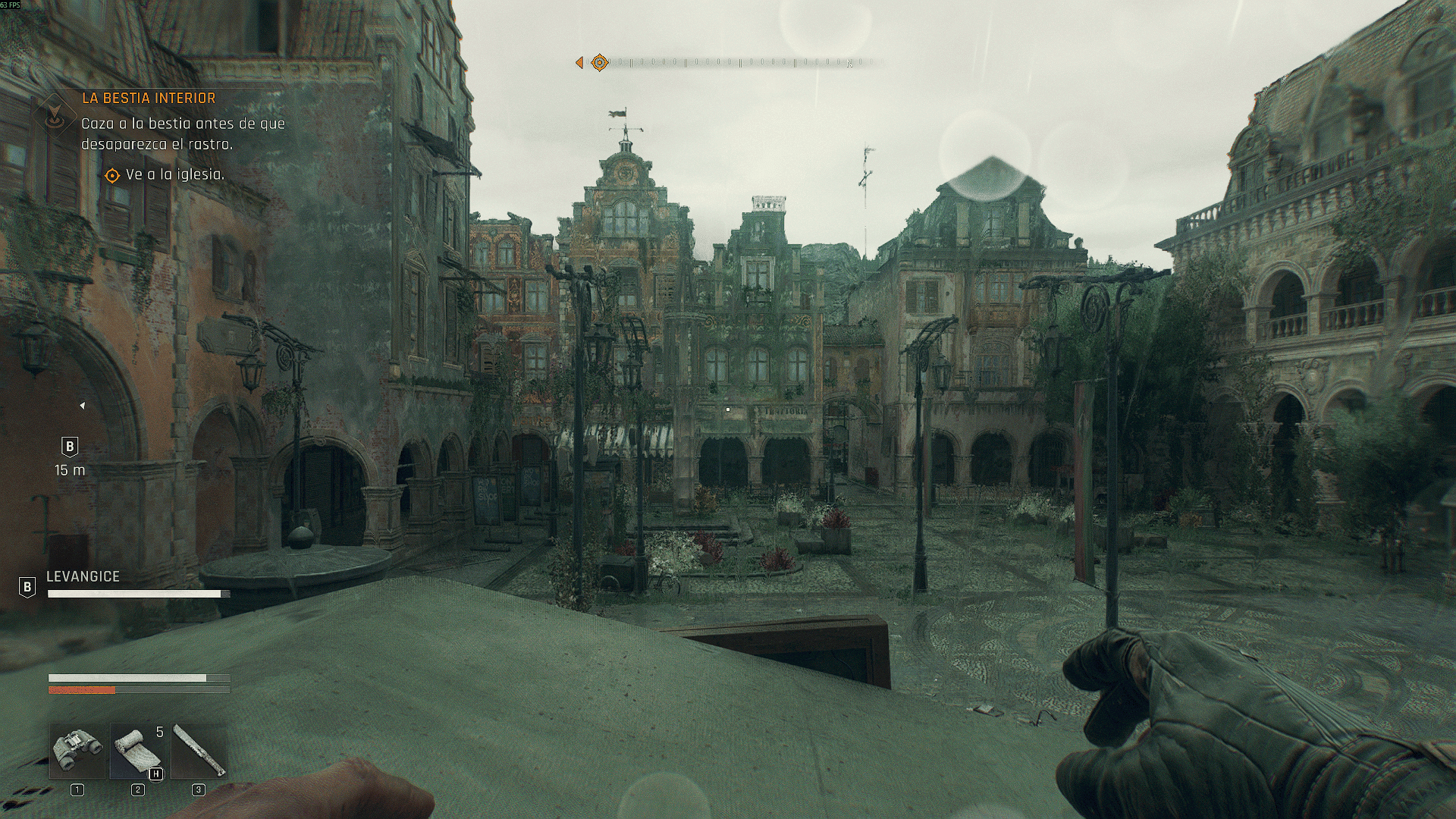The width and height of the screenshot is (1456, 819).
Task: Select the bandage item slot
Action: (137, 751)
